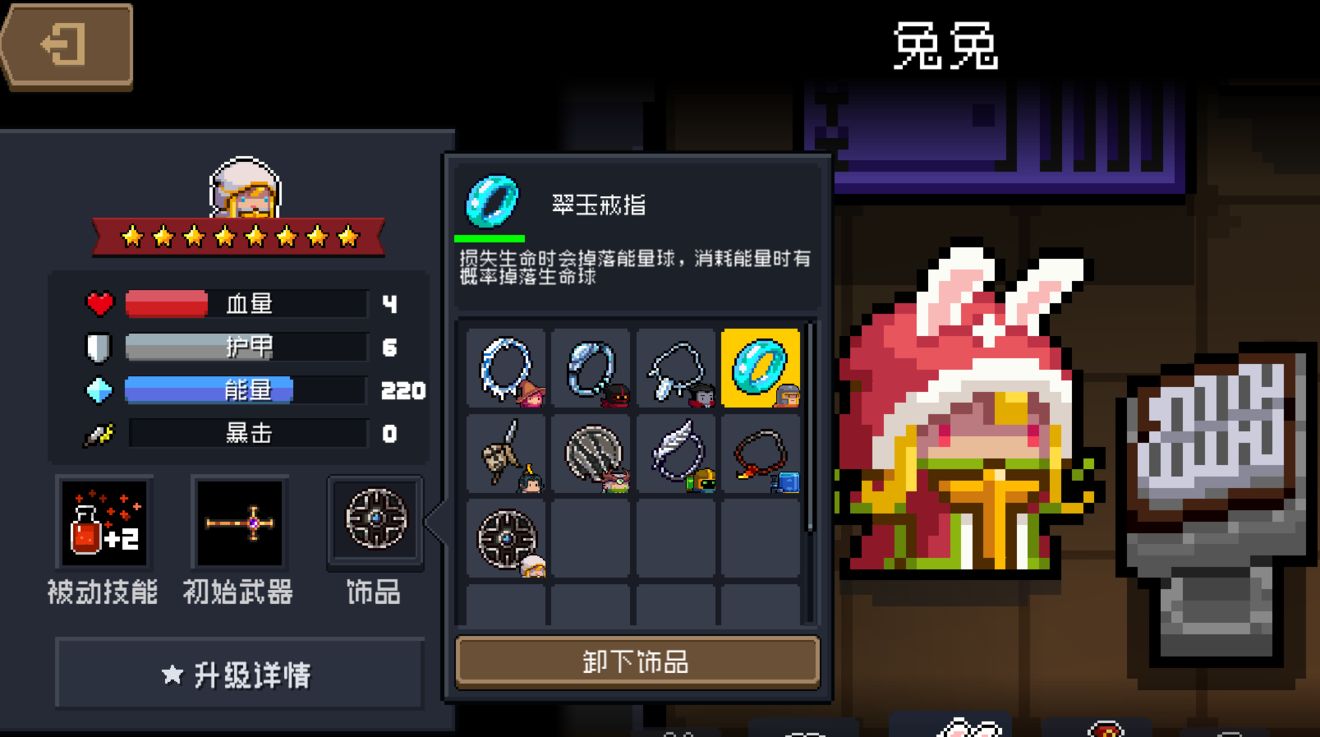Select the round stone shield accessory
1320x737 pixels.
click(x=590, y=456)
